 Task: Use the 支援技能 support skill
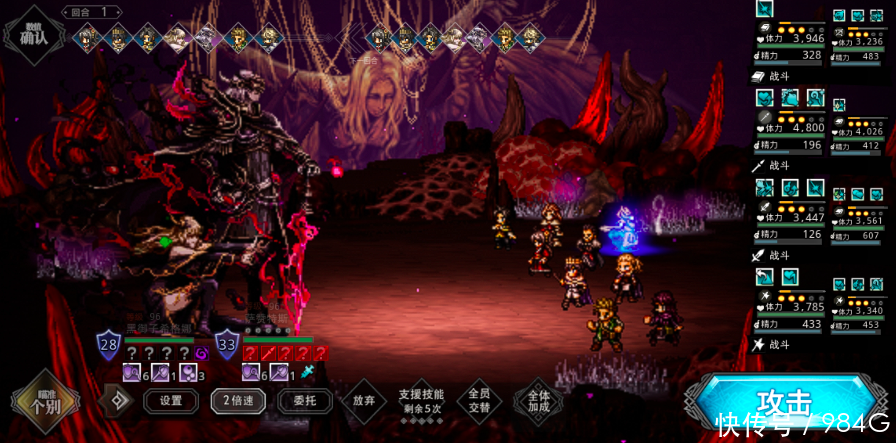421,401
